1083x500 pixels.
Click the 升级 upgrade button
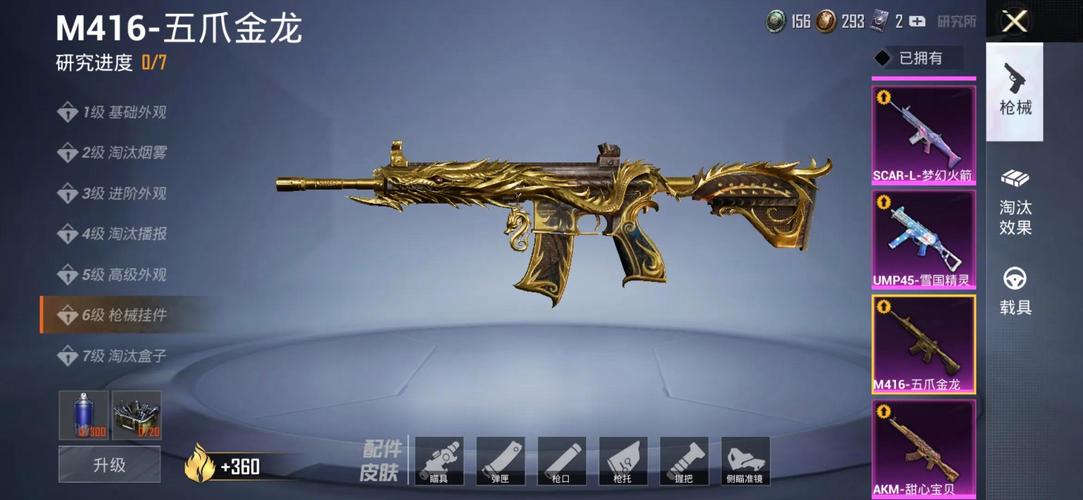[x=109, y=464]
